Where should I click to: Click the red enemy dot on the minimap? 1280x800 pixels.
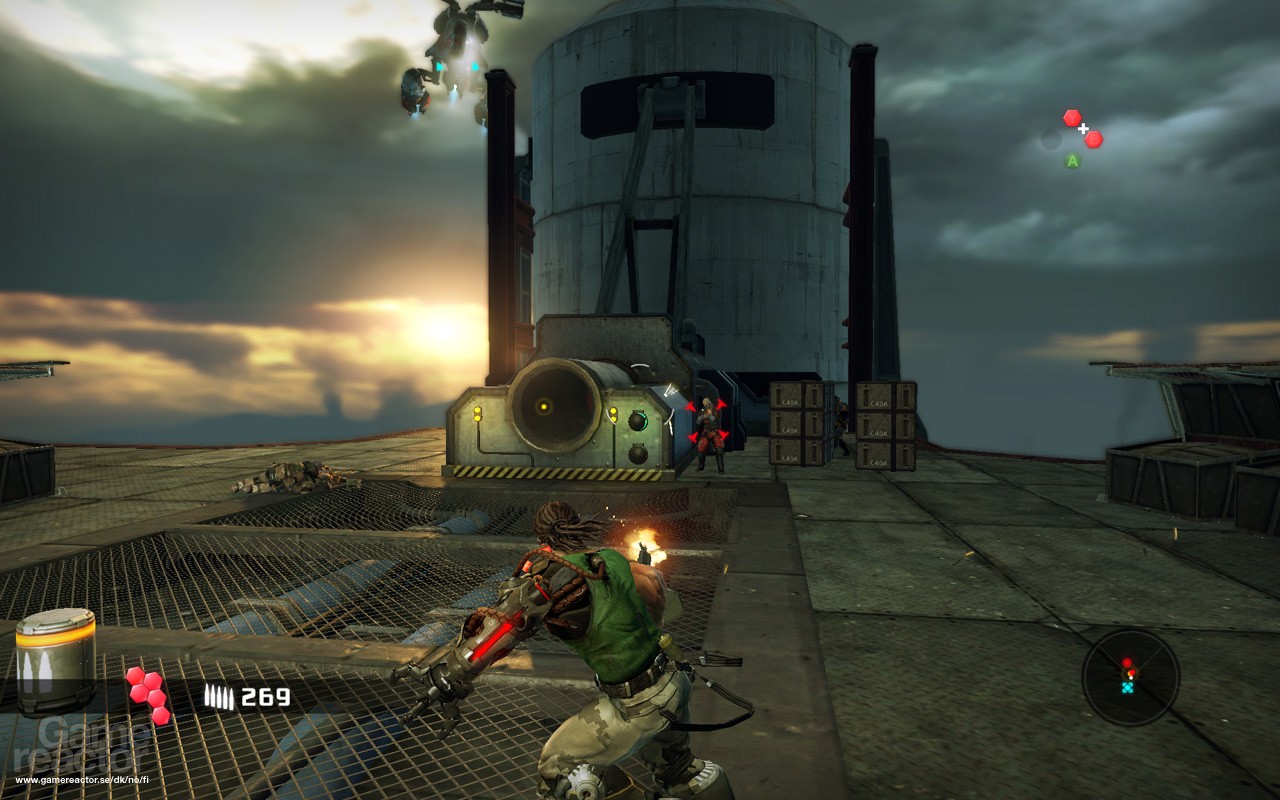coord(1127,663)
